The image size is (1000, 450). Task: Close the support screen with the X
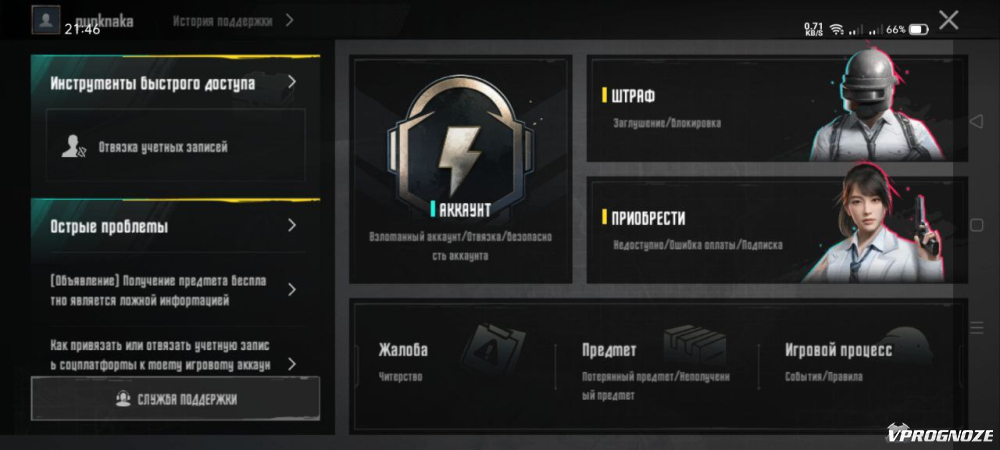948,20
